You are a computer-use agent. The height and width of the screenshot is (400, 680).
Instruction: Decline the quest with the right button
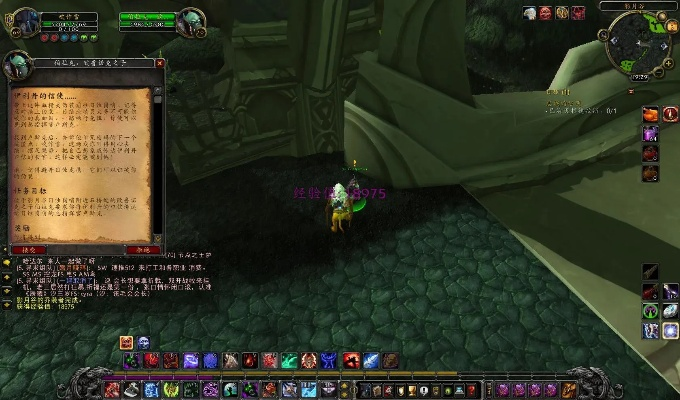[141, 249]
